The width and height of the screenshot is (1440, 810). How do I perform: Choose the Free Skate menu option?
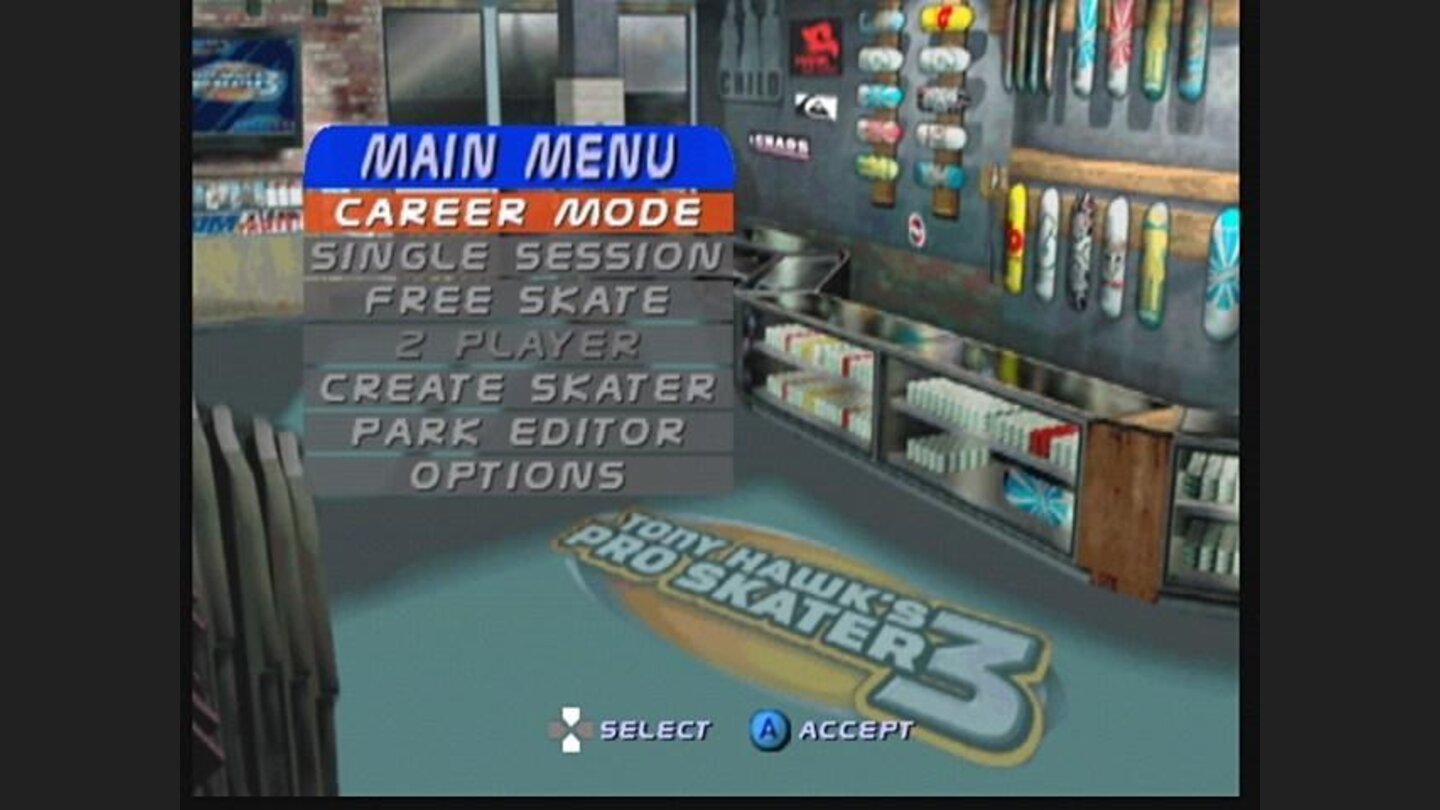520,298
